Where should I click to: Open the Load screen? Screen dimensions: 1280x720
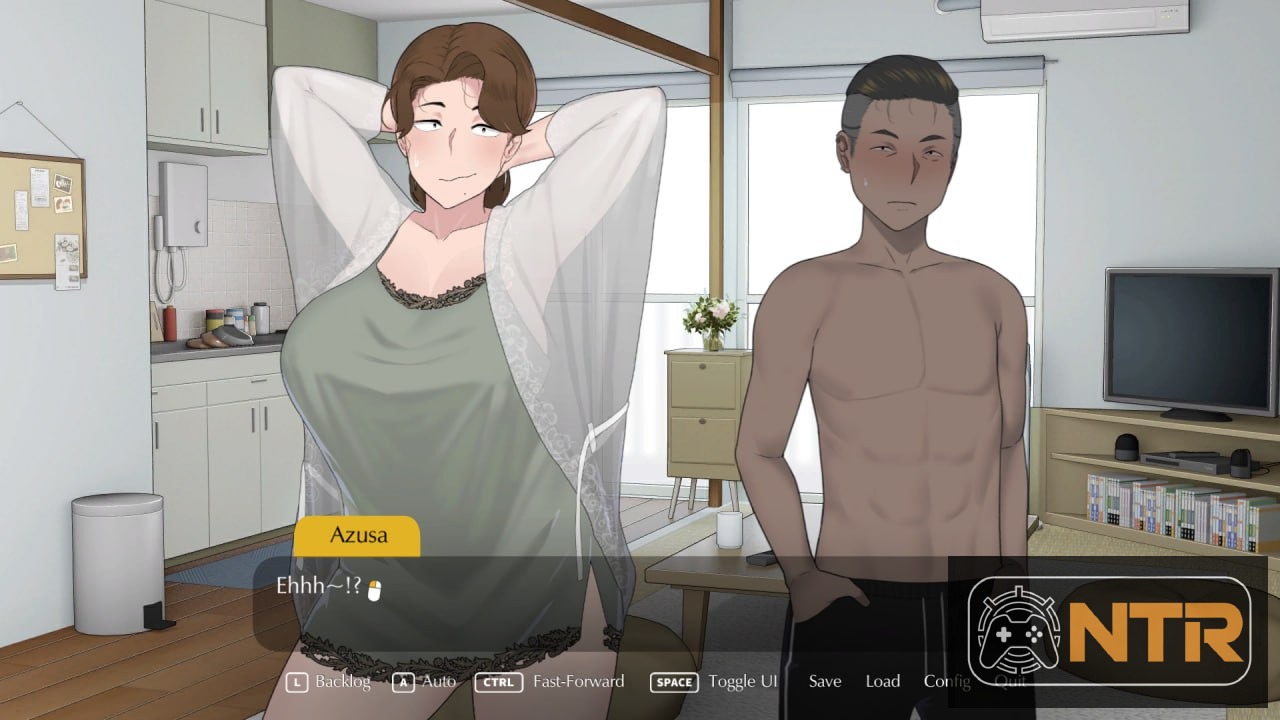[882, 682]
